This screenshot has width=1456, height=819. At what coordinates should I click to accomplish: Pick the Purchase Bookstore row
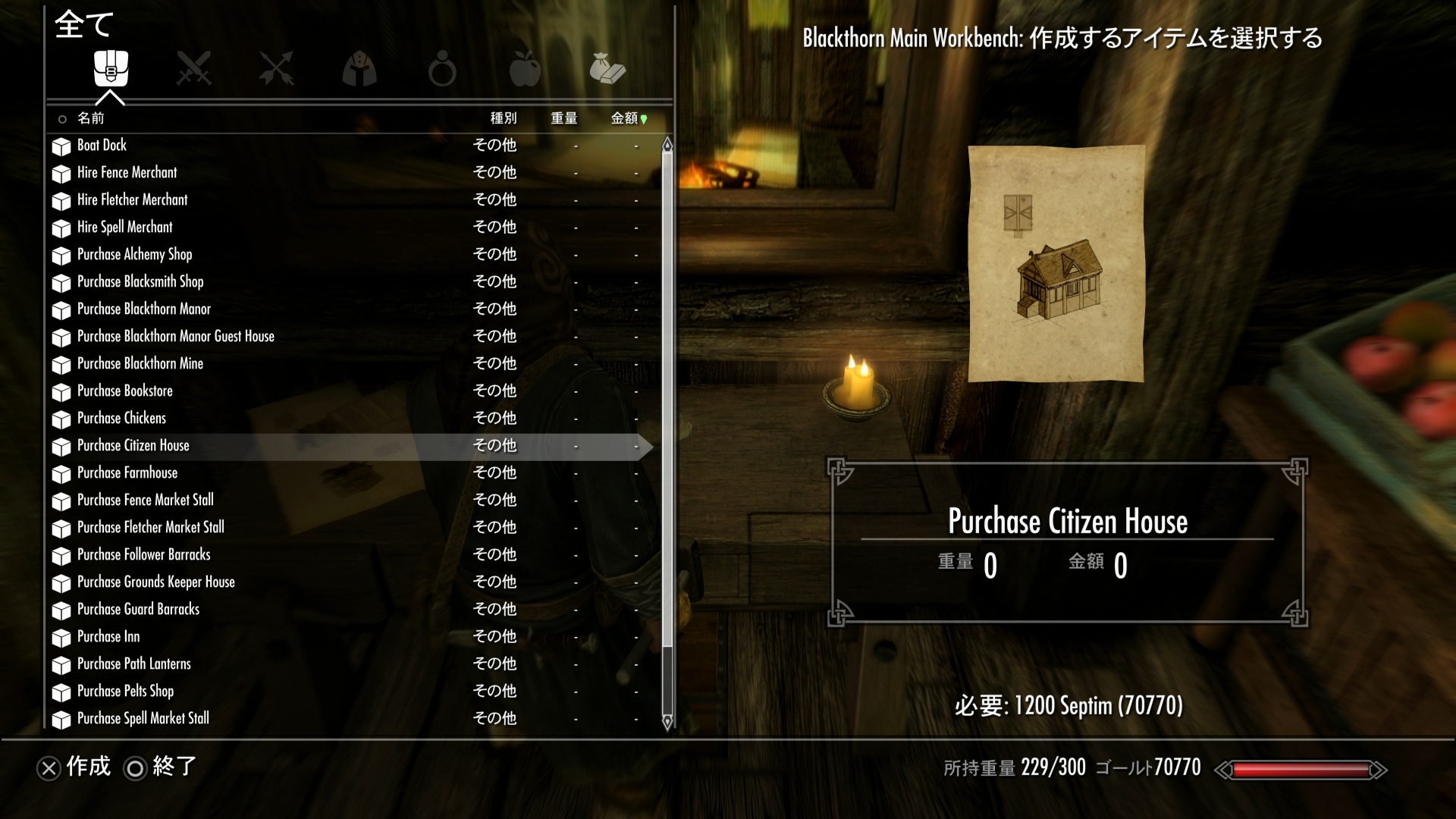124,391
